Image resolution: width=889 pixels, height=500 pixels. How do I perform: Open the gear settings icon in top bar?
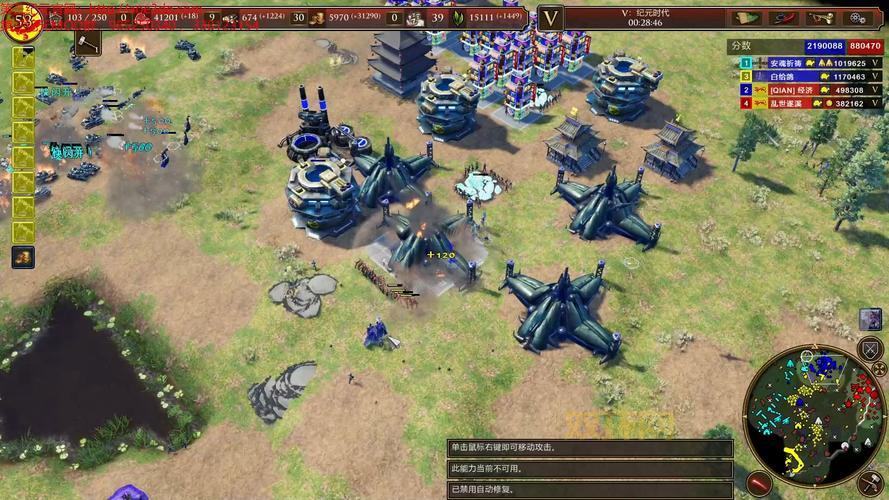pos(856,17)
